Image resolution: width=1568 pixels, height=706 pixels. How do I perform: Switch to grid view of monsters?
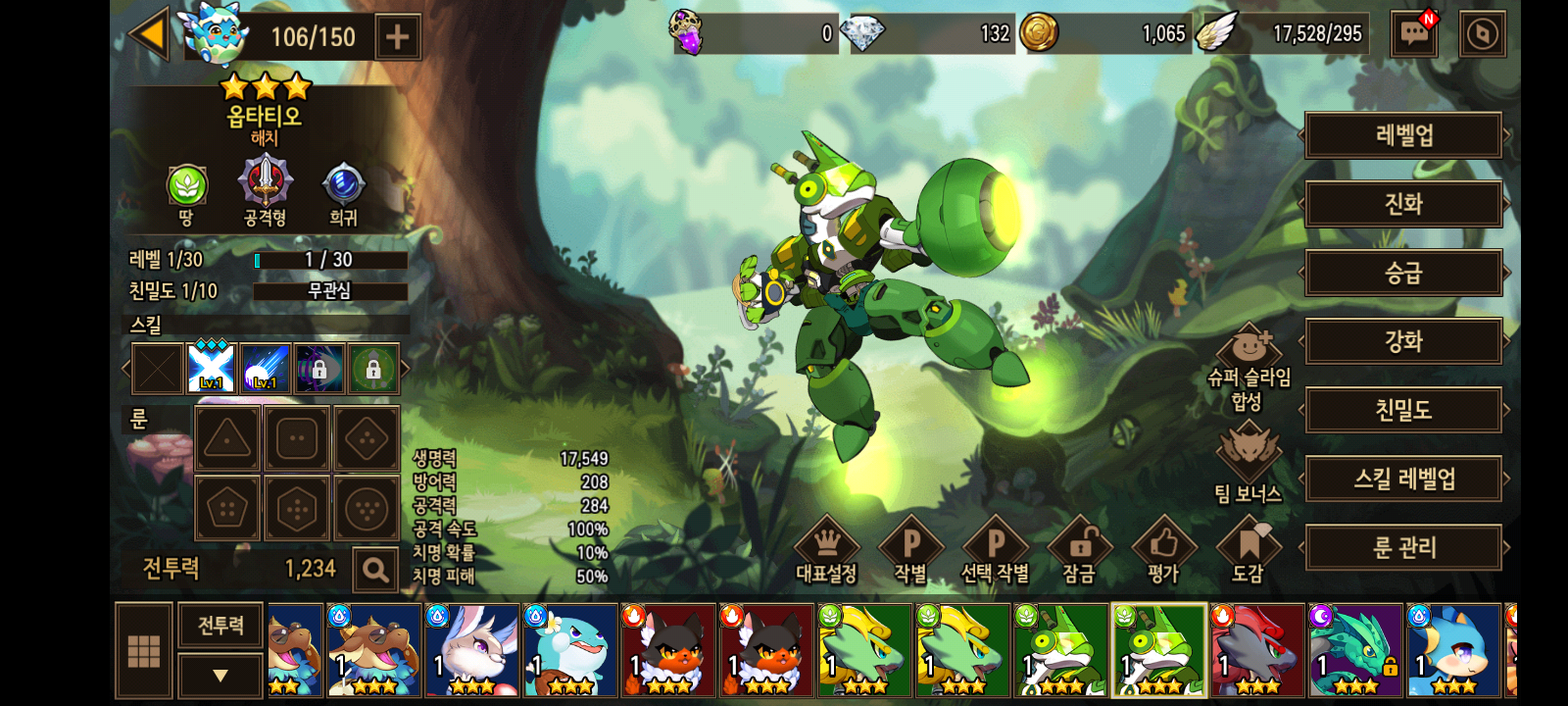144,650
